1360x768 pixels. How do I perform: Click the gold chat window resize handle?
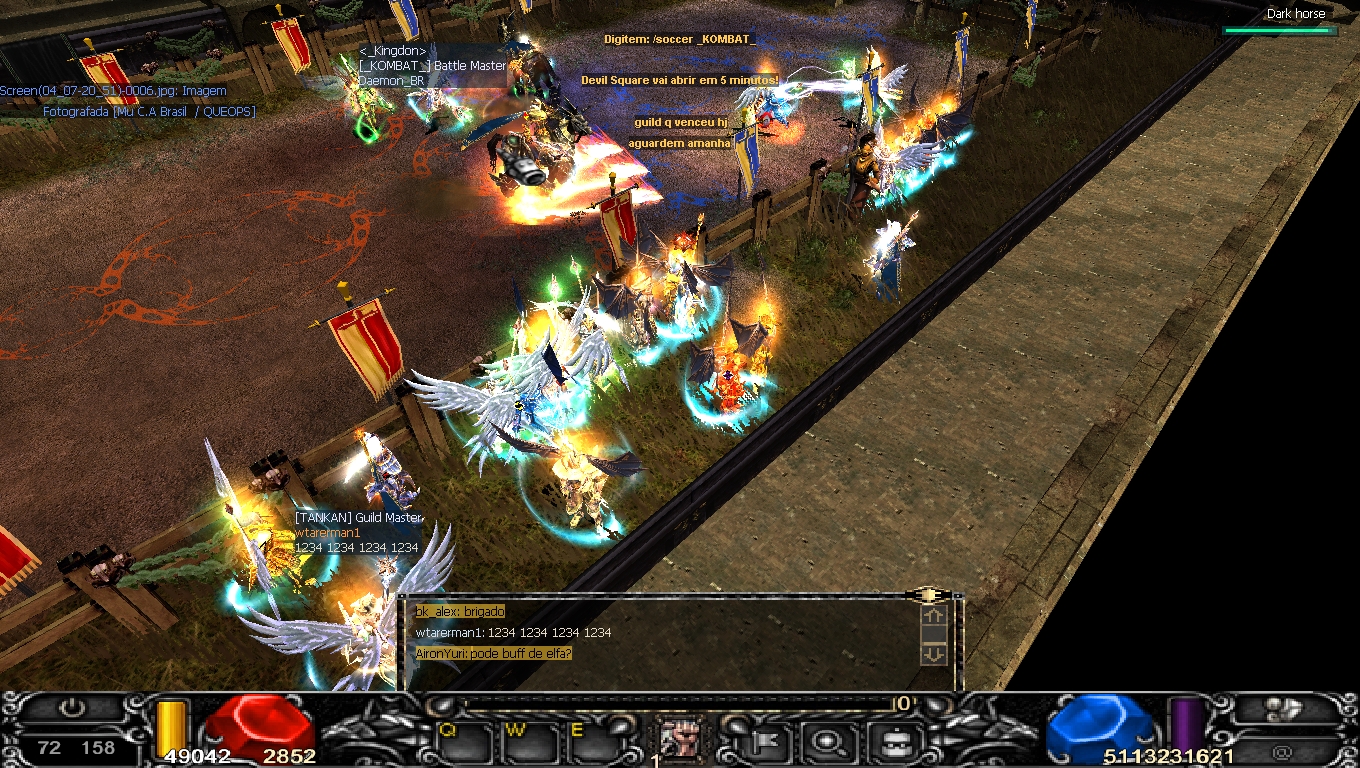929,595
